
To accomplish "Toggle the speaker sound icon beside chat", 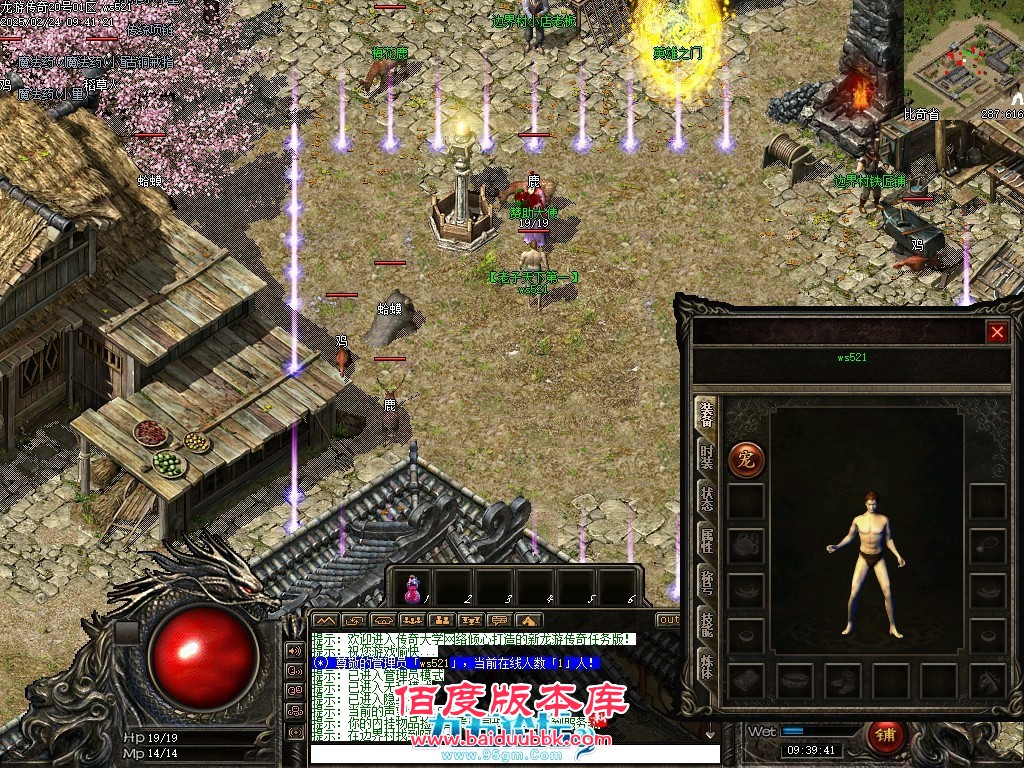I will pyautogui.click(x=295, y=650).
